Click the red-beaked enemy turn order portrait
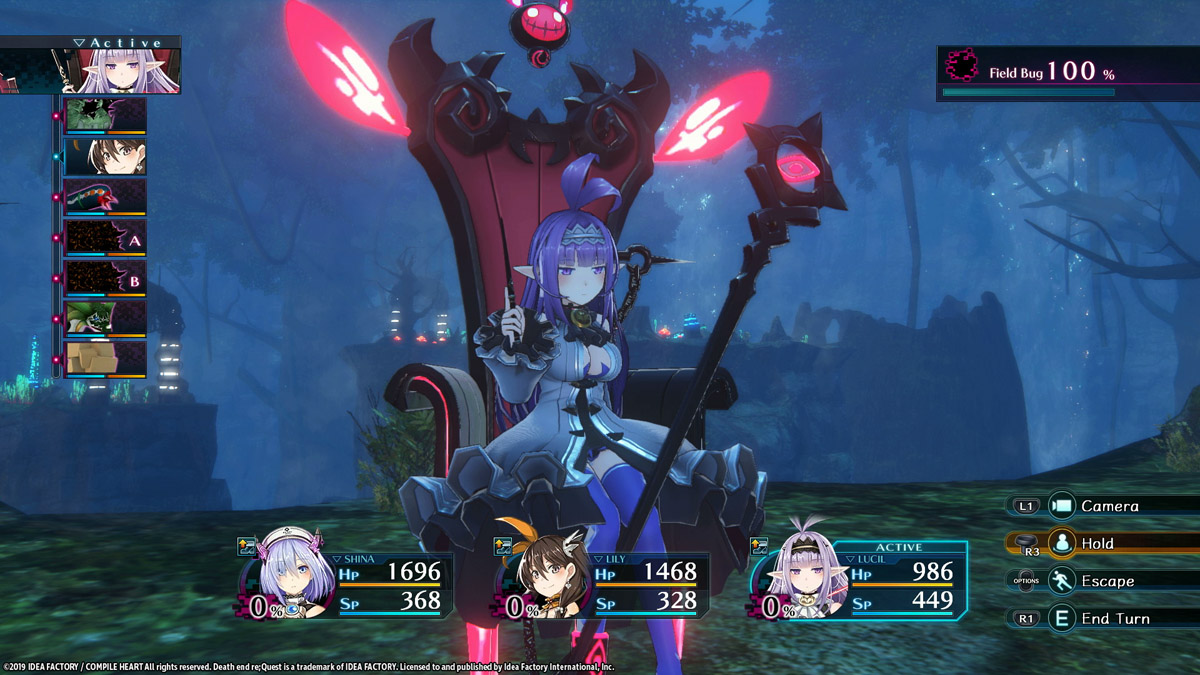 (105, 197)
